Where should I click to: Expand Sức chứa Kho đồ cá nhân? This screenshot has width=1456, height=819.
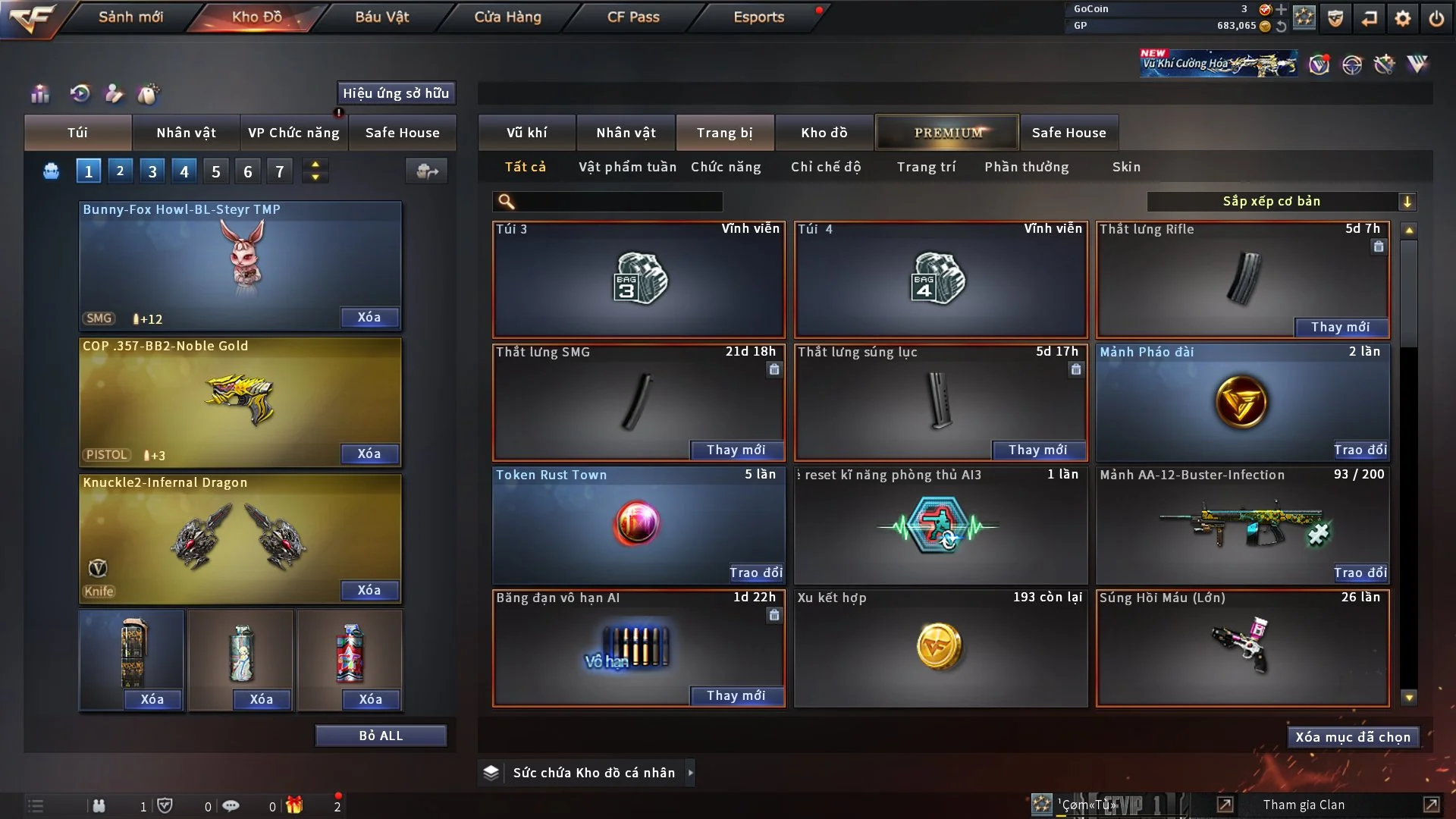tap(689, 773)
